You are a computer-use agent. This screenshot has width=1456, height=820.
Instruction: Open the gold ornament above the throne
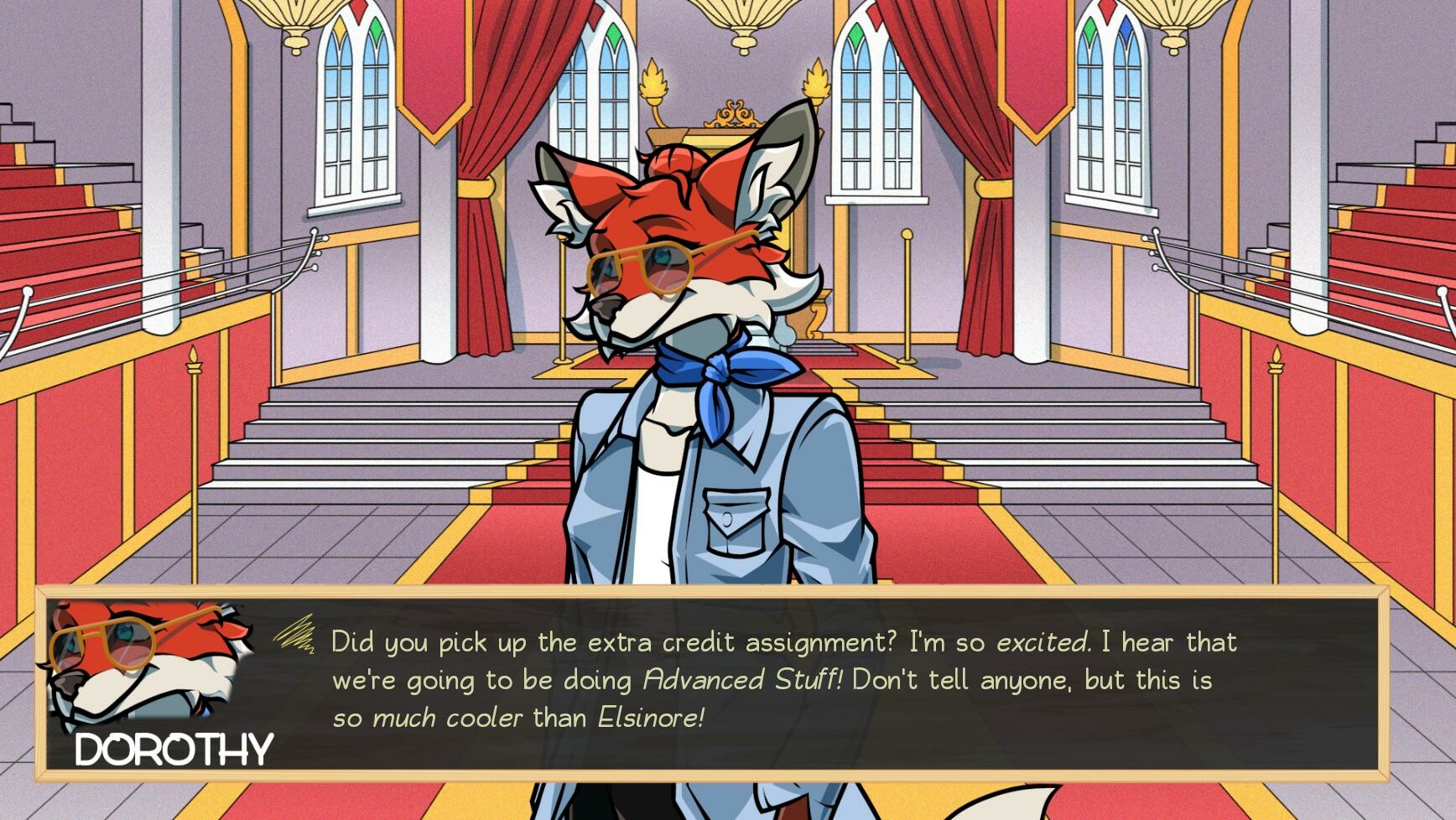coord(736,111)
